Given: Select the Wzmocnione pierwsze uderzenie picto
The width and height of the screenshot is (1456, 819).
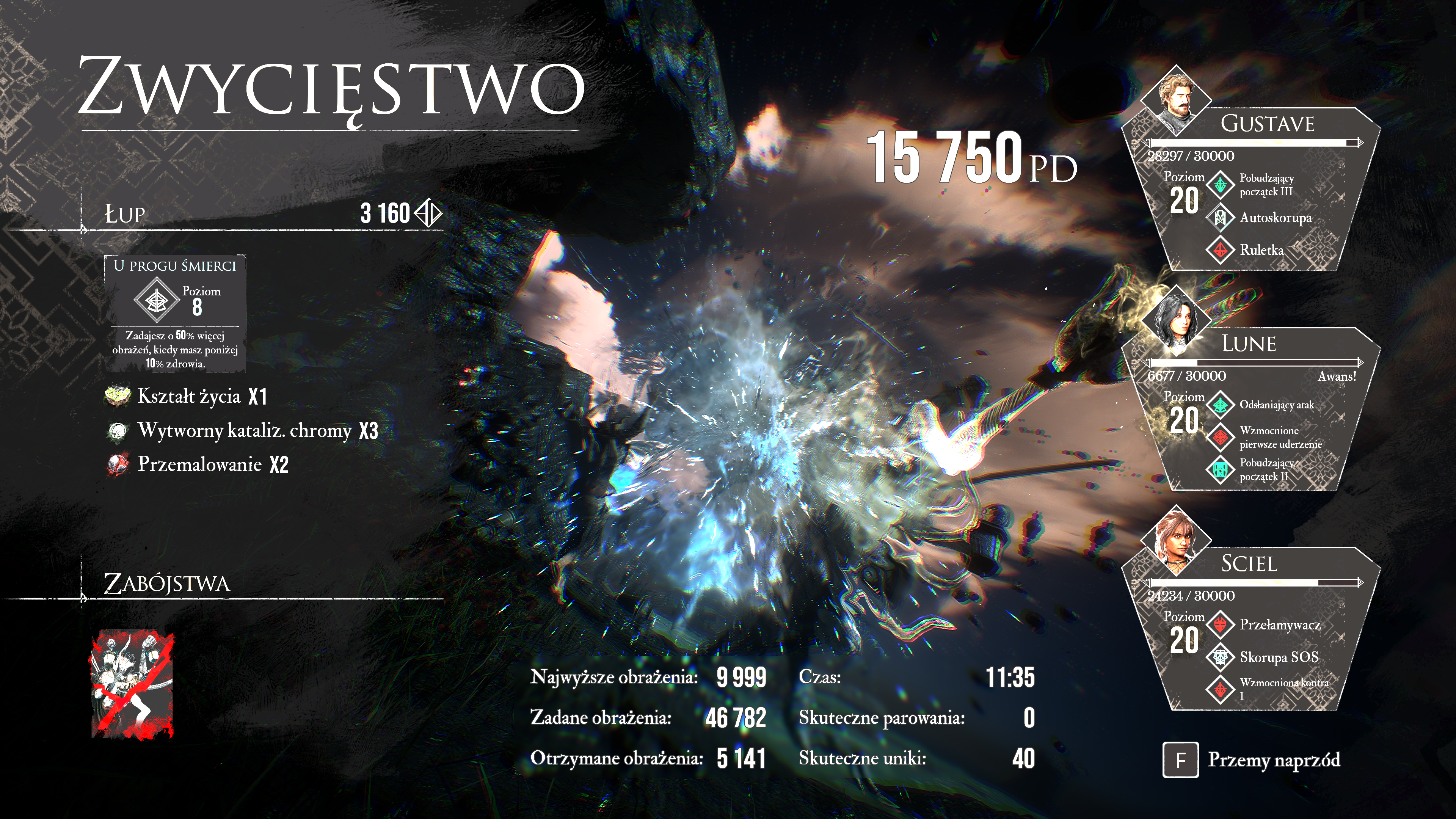Looking at the screenshot, I should tap(1220, 437).
